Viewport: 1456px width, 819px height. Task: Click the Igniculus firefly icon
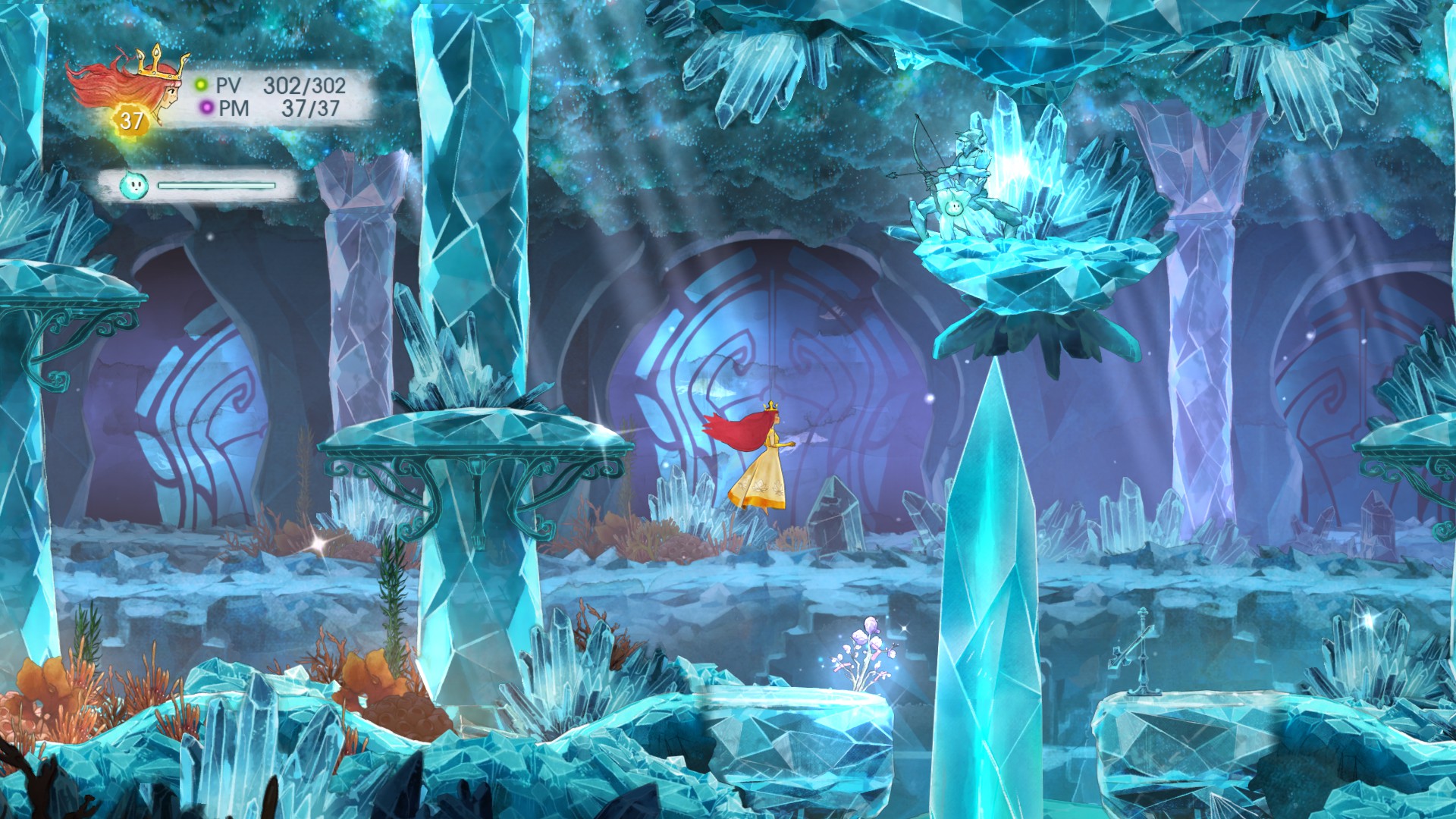point(134,184)
